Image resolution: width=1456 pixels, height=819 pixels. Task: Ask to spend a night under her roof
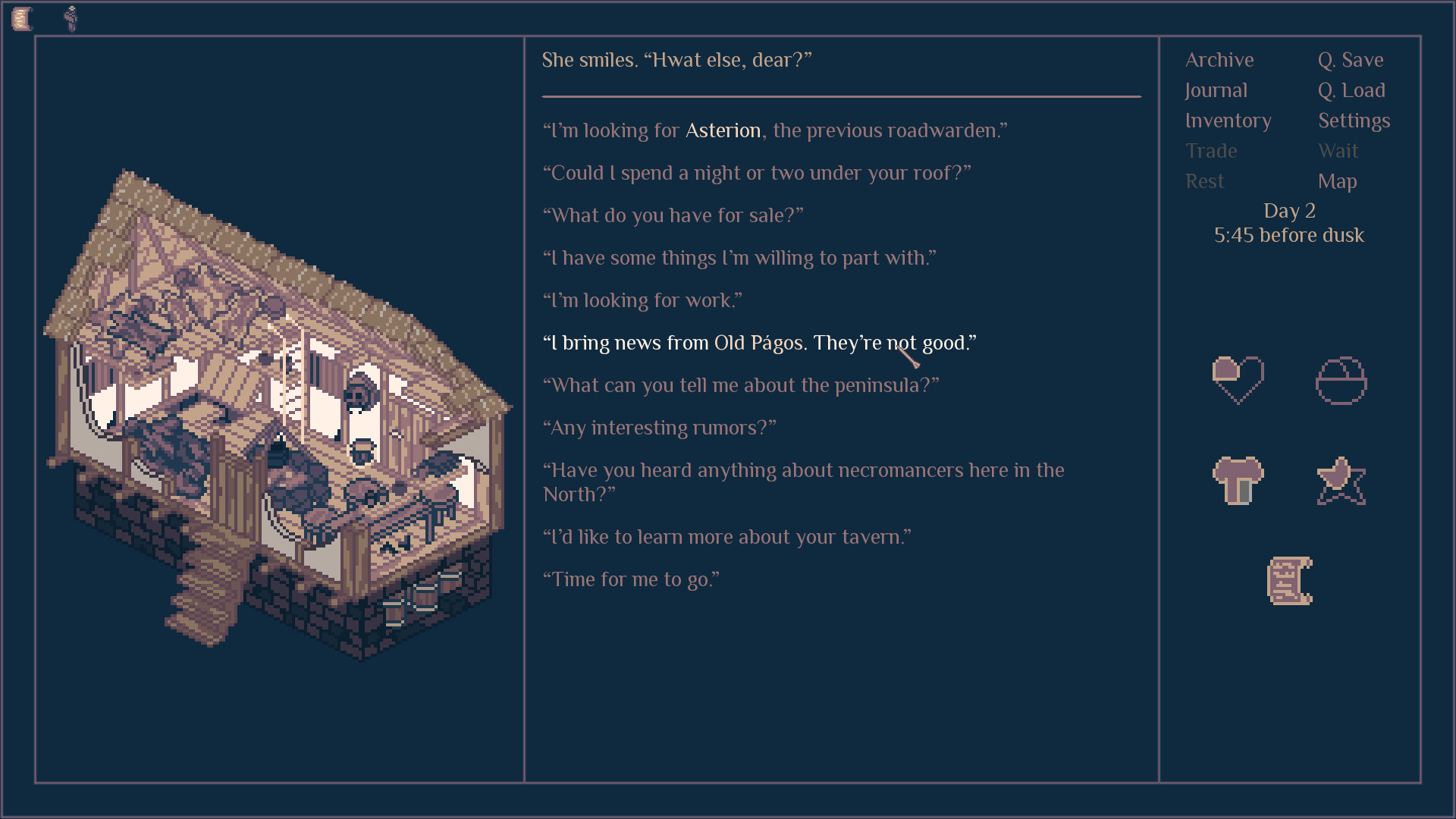pyautogui.click(x=756, y=173)
